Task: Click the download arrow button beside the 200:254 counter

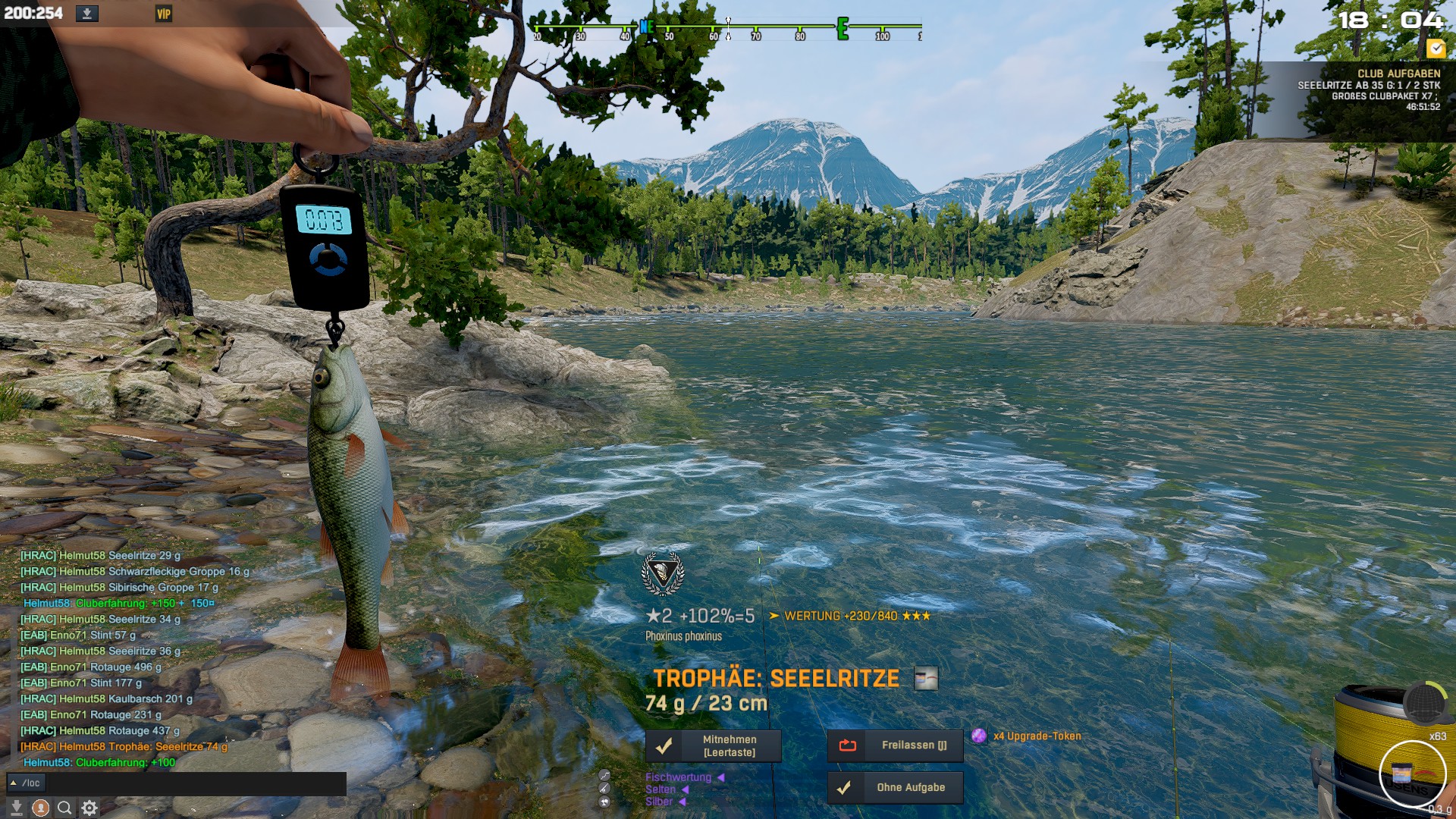Action: [x=86, y=14]
